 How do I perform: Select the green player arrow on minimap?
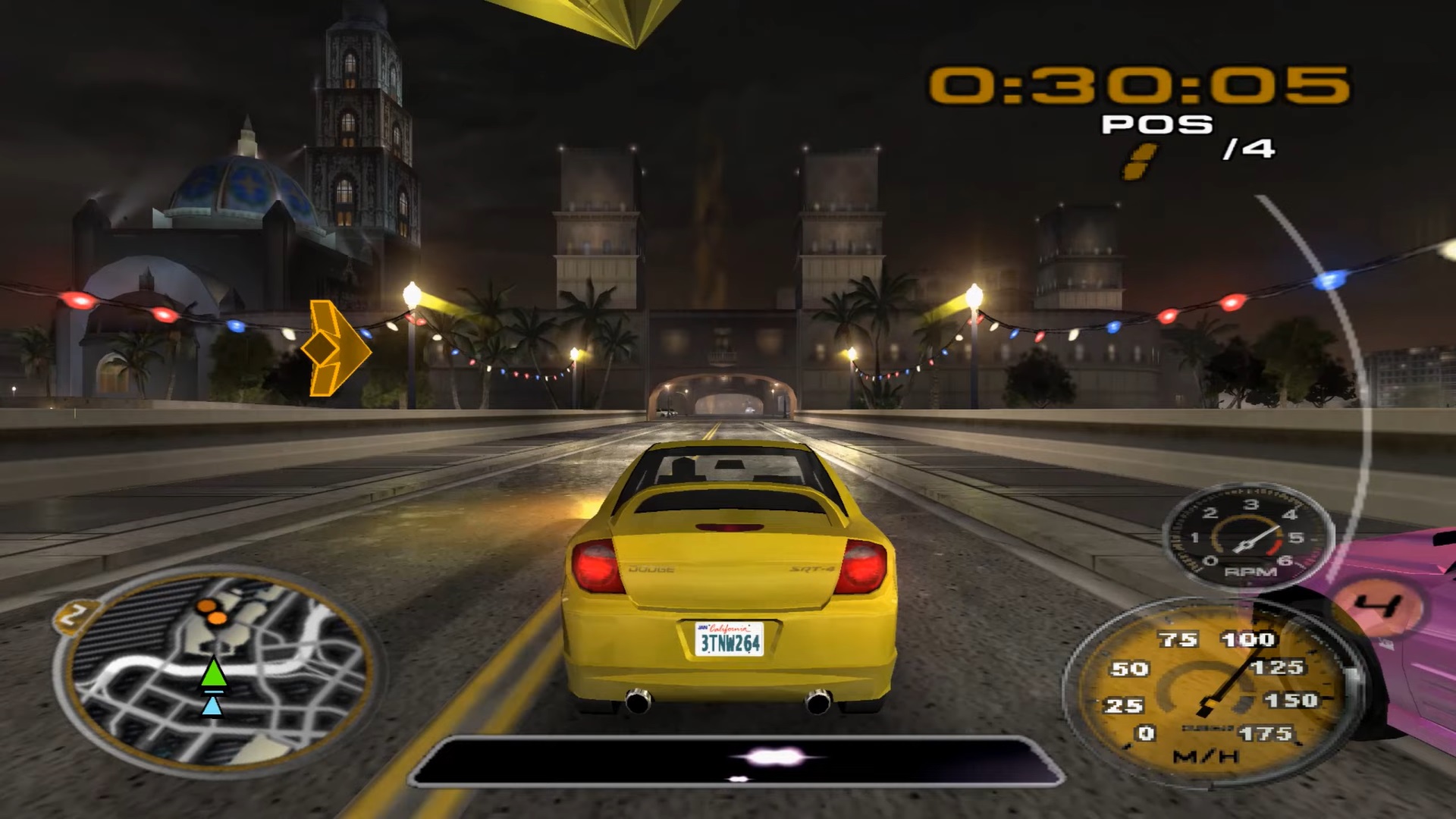pyautogui.click(x=214, y=673)
